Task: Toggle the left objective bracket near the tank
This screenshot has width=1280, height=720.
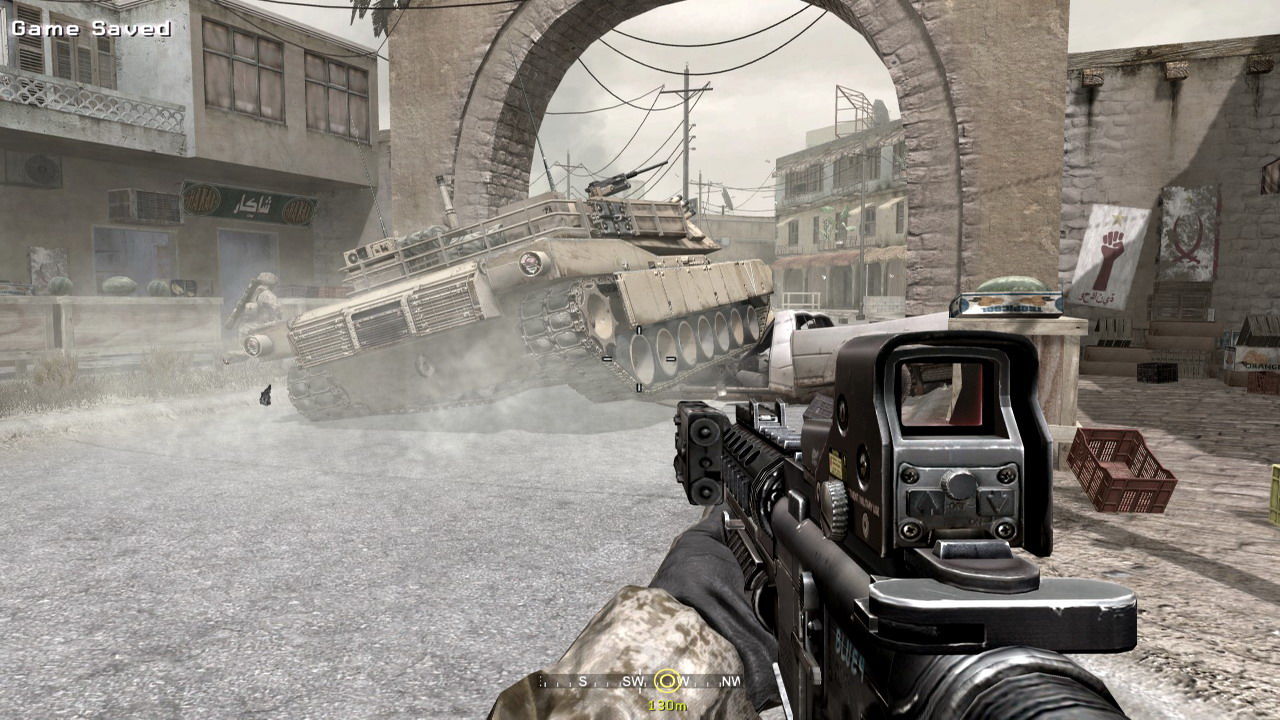Action: coord(607,358)
